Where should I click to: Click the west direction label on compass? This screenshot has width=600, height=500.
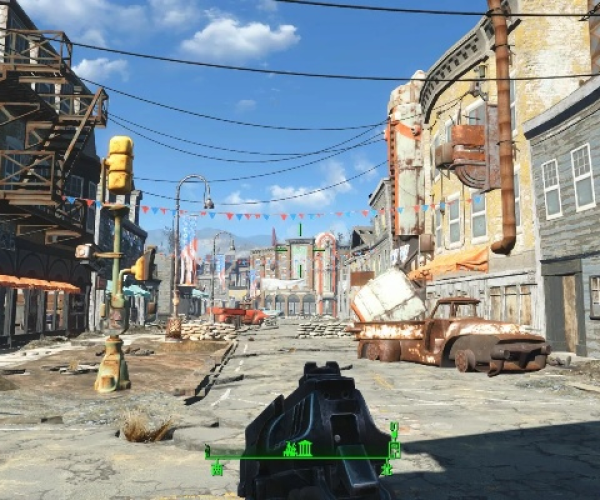pos(217,468)
